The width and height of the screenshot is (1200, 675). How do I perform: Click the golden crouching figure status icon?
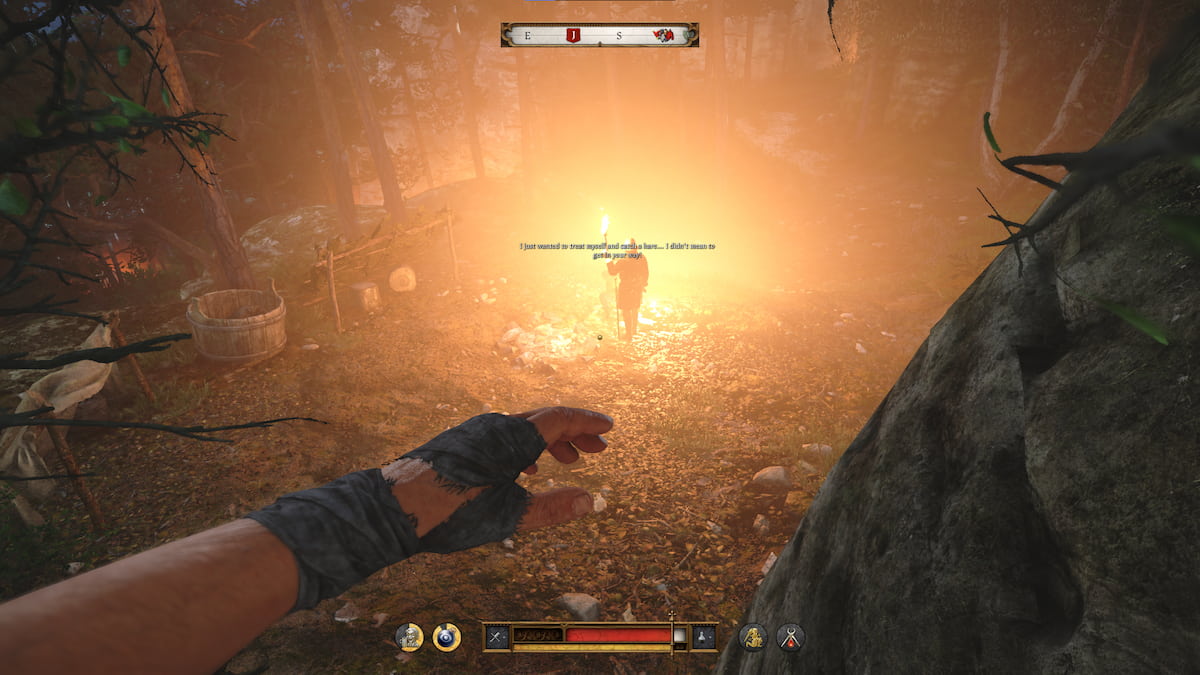[x=752, y=636]
